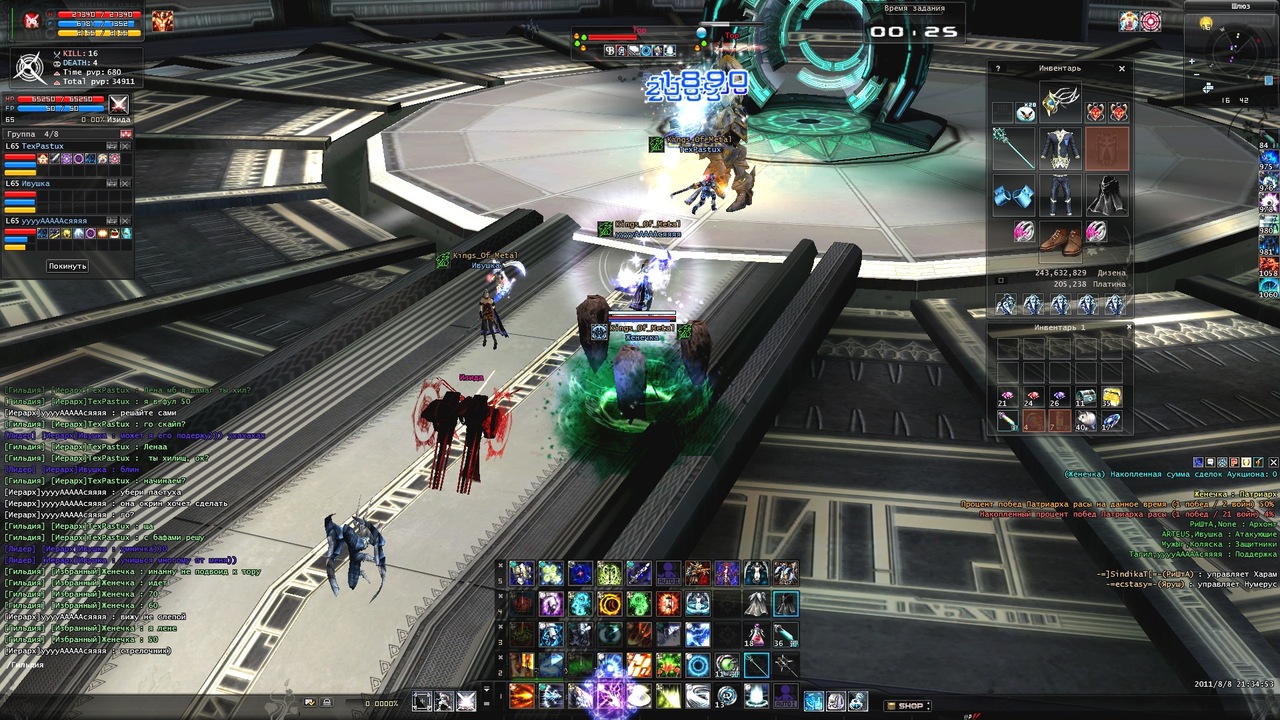This screenshot has height=720, width=1280.
Task: Leave the group with the Покинуть button
Action: [x=67, y=266]
